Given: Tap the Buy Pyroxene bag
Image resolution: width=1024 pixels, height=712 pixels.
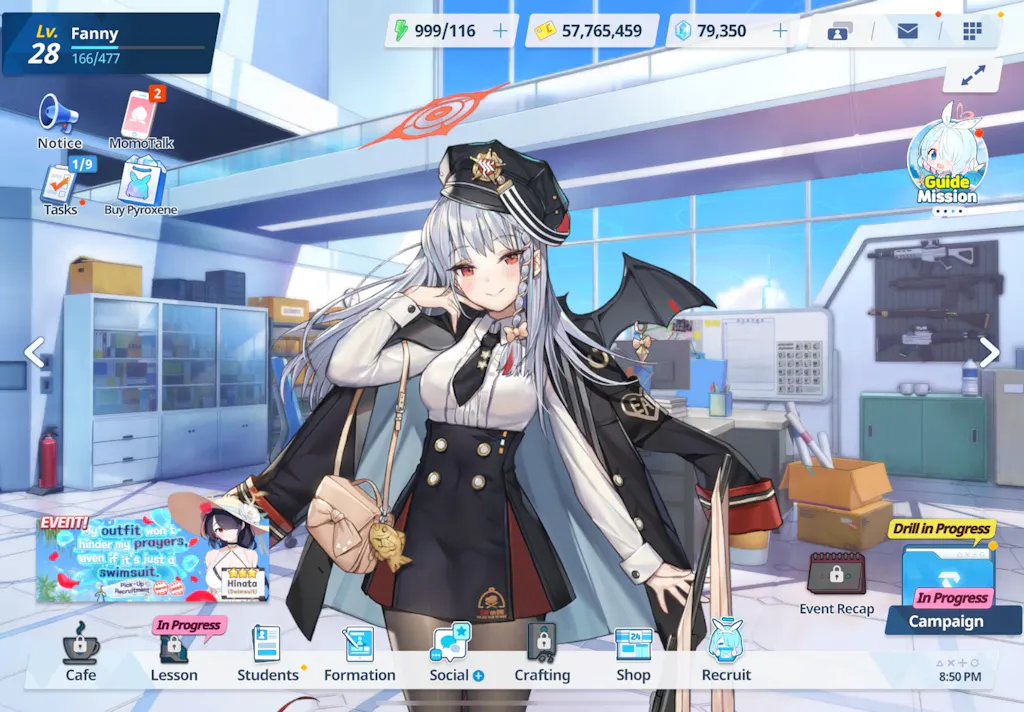Looking at the screenshot, I should [141, 187].
